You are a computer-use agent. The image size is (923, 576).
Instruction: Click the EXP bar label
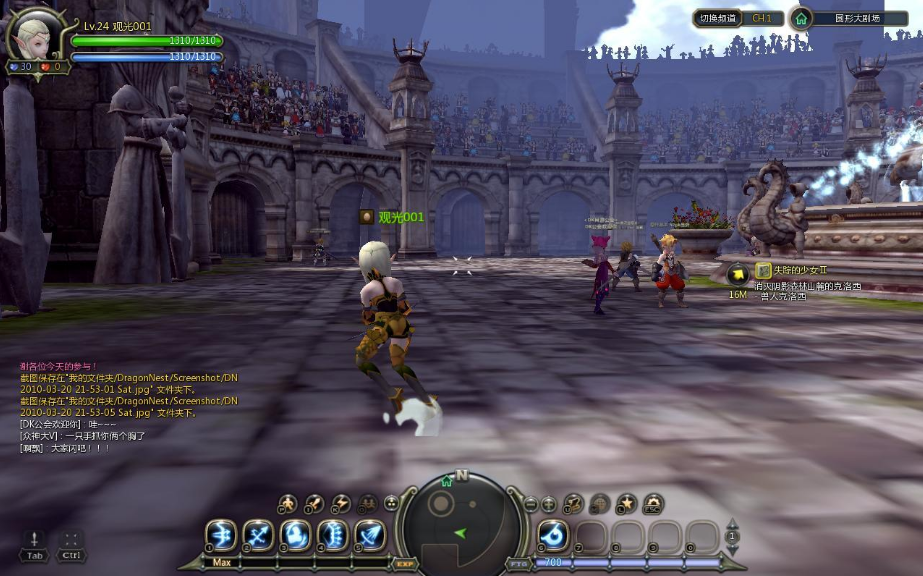coord(405,564)
